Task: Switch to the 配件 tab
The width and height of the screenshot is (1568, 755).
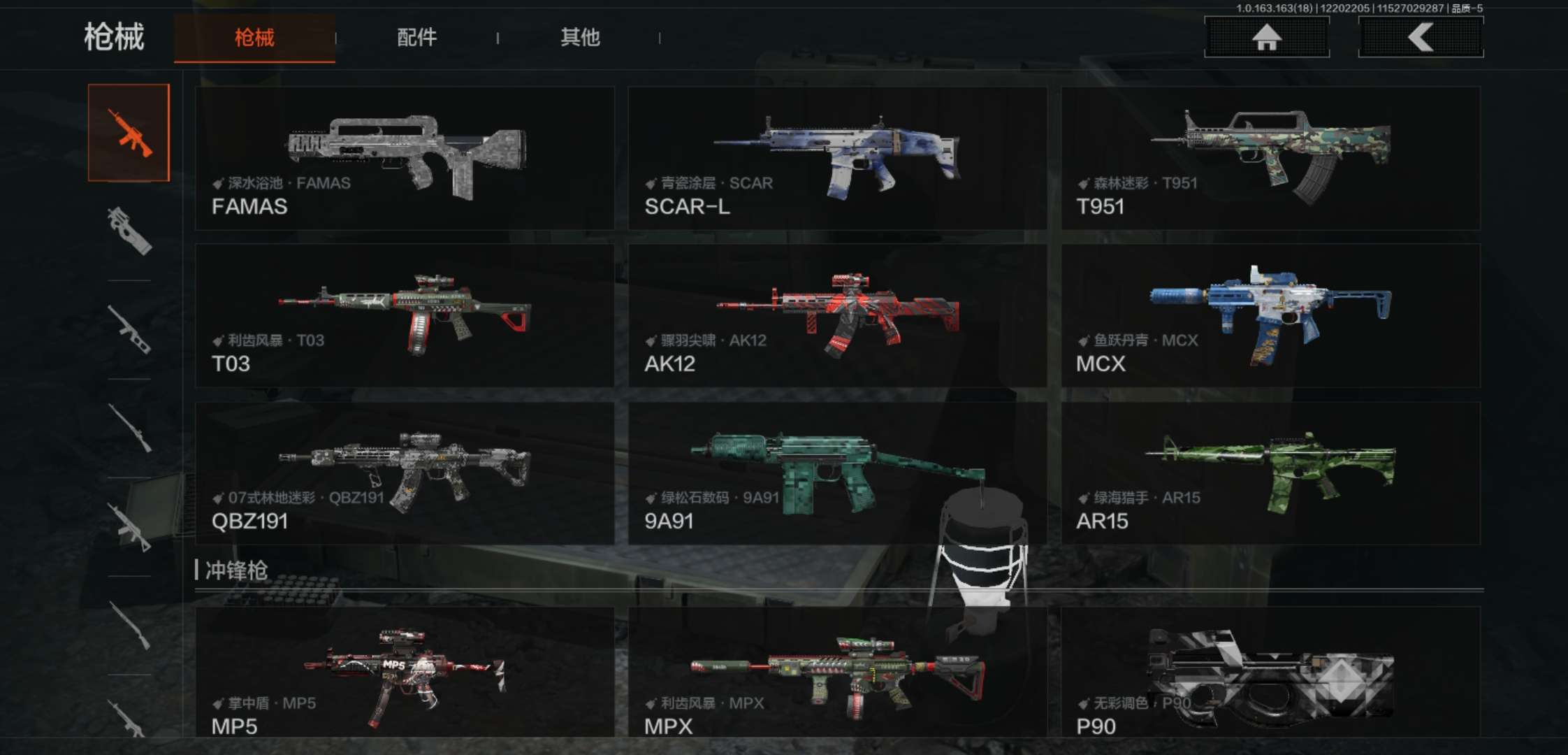Action: [416, 38]
